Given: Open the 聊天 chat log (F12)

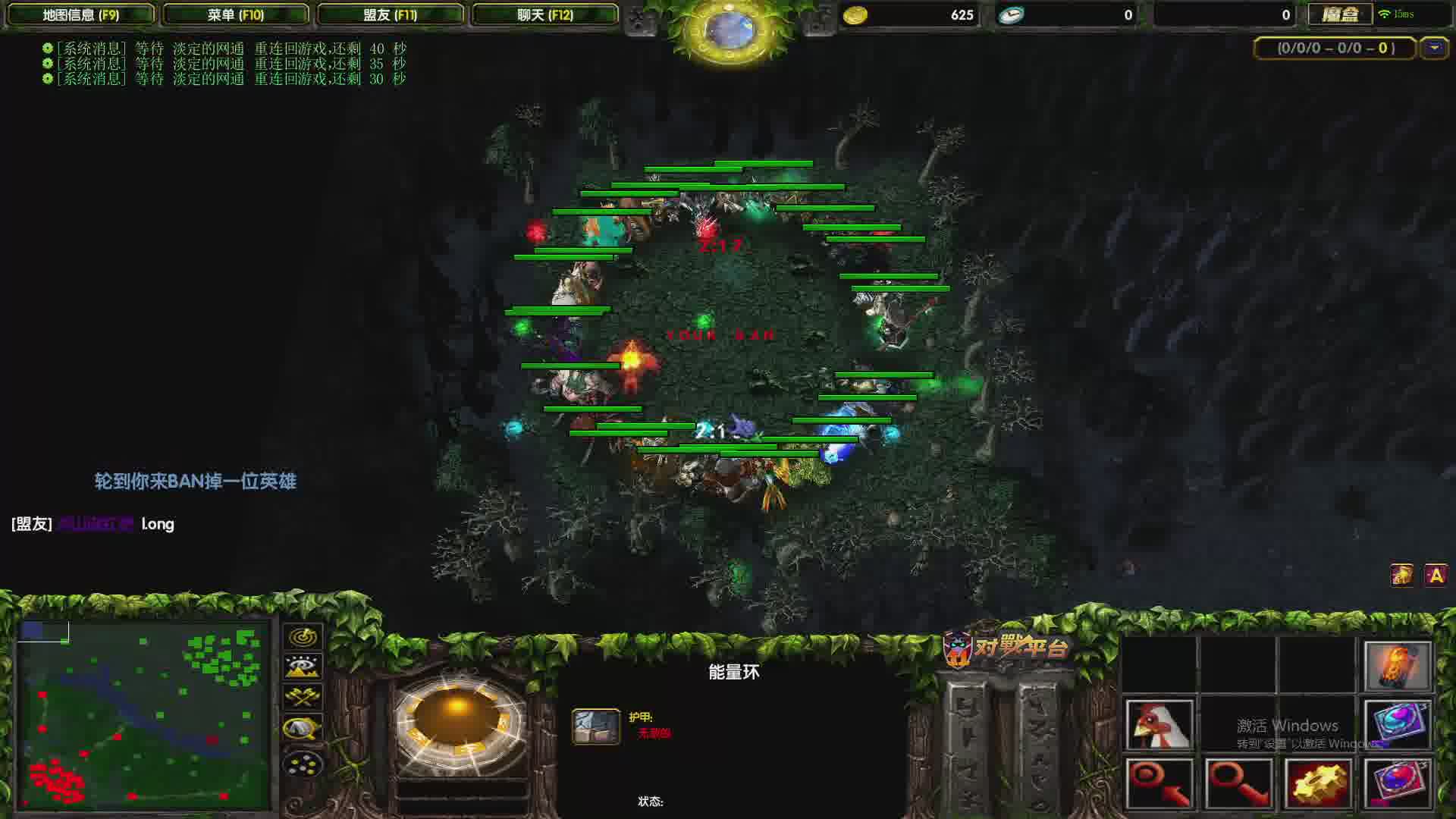Looking at the screenshot, I should [x=545, y=14].
